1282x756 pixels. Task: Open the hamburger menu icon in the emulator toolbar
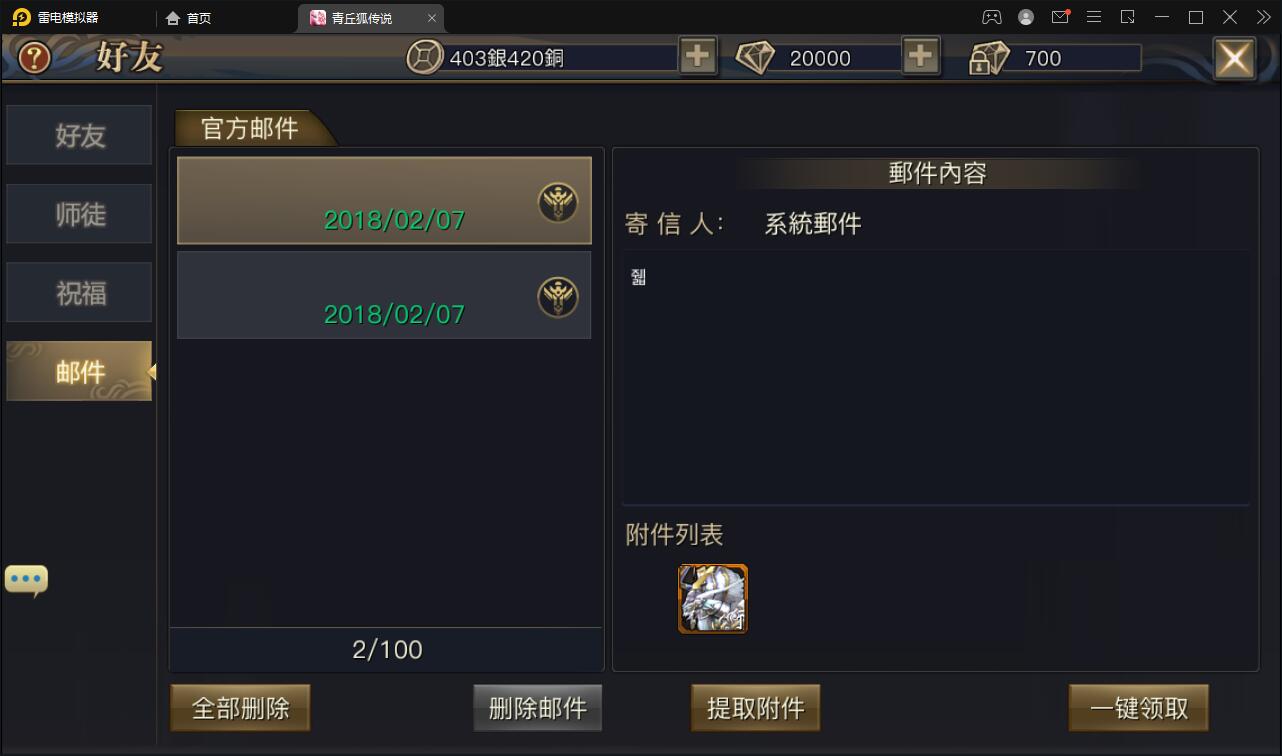pos(1094,16)
